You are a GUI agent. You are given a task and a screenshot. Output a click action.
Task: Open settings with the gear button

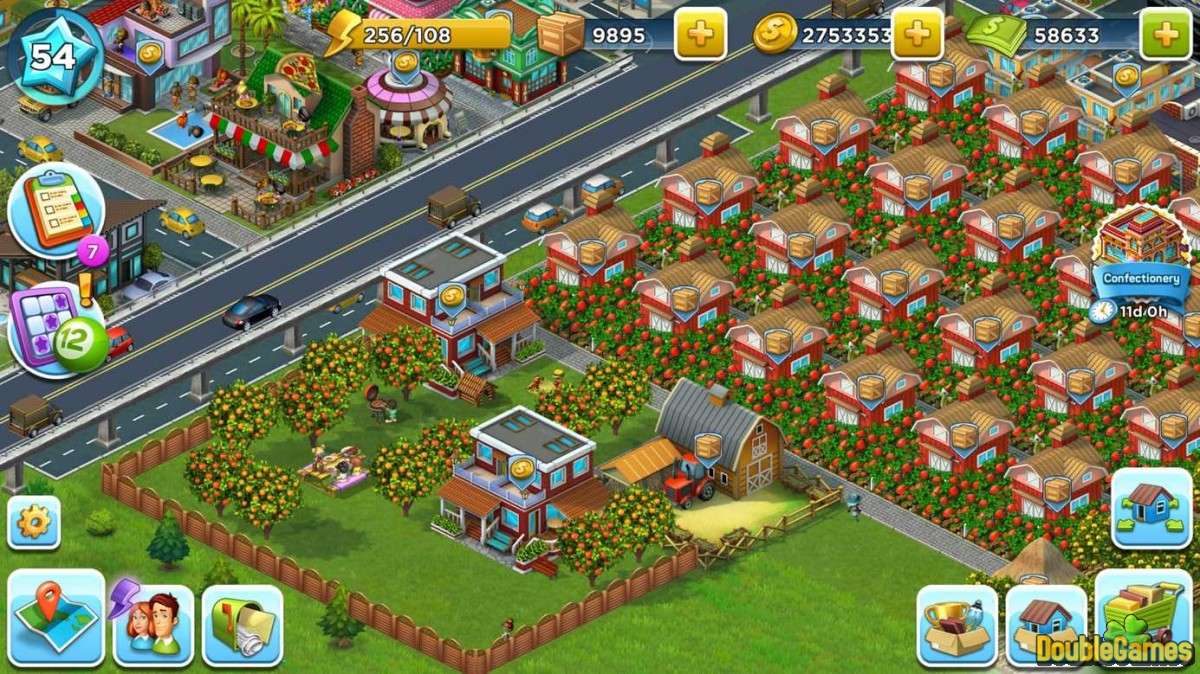pyautogui.click(x=34, y=522)
